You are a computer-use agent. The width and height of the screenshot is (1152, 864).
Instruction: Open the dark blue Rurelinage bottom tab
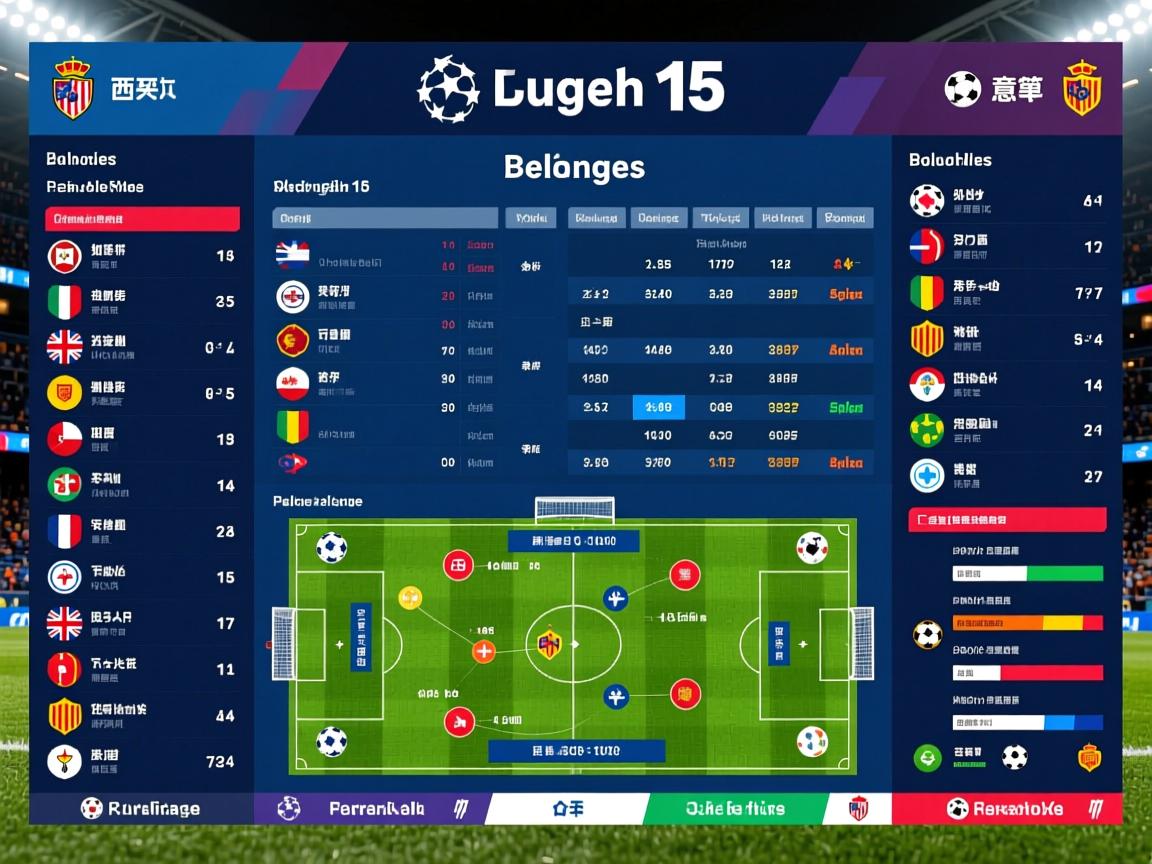pos(141,808)
